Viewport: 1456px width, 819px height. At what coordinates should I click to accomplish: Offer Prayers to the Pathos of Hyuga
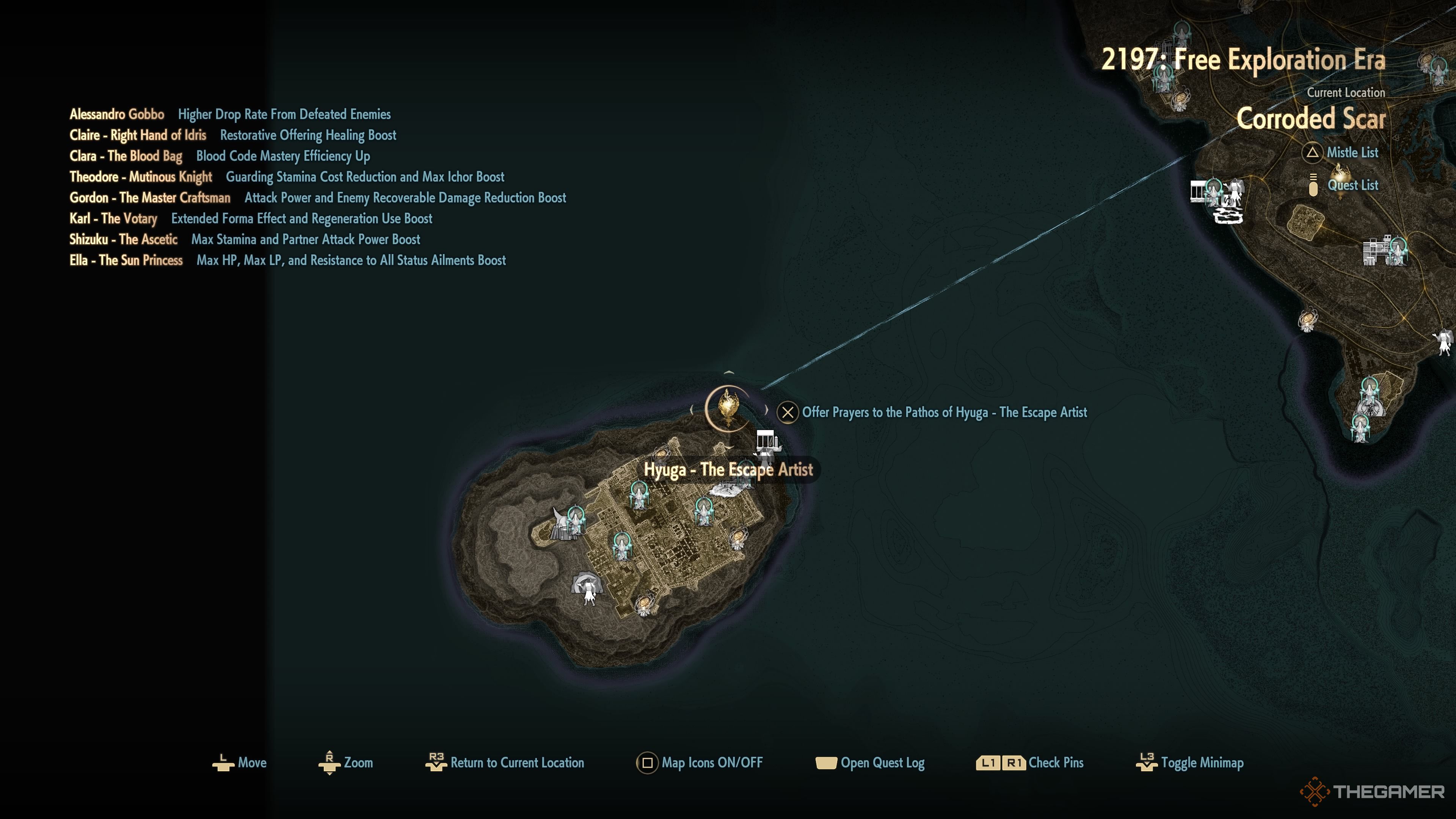point(933,413)
